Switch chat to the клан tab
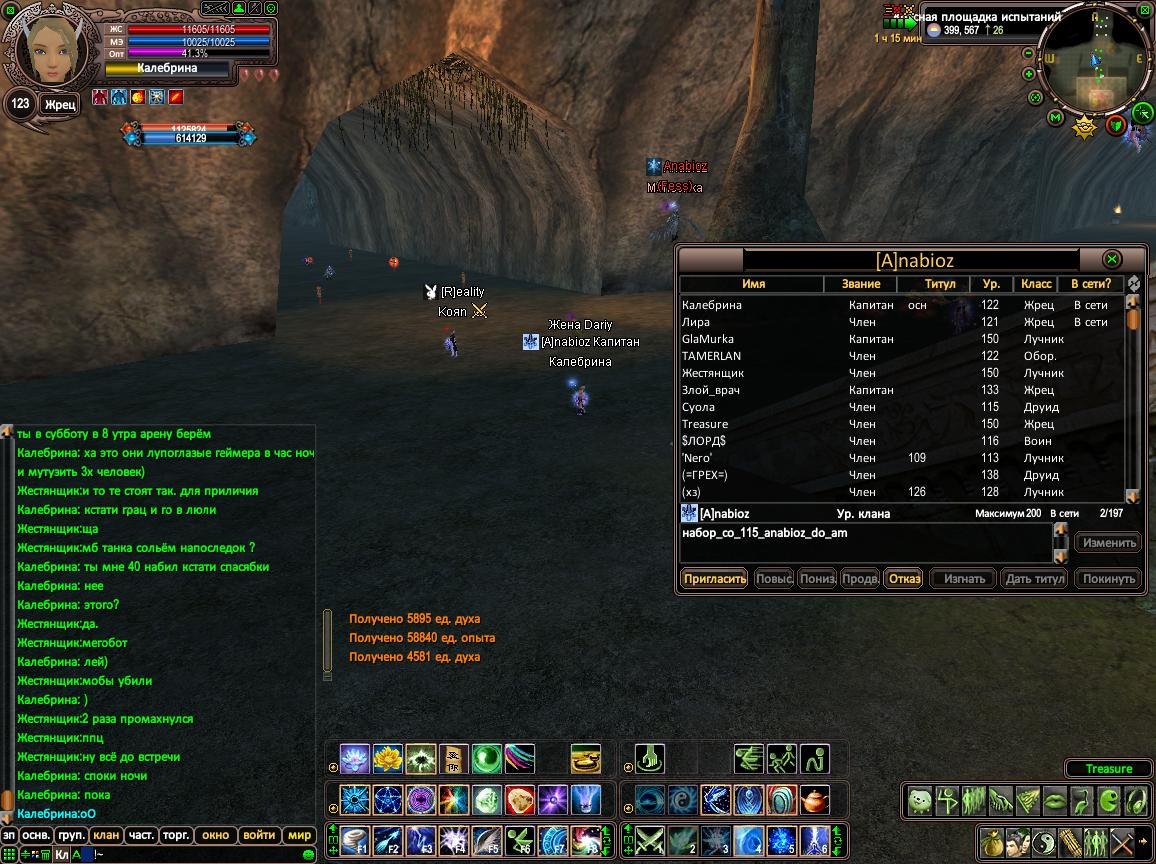1156x864 pixels. coord(105,835)
